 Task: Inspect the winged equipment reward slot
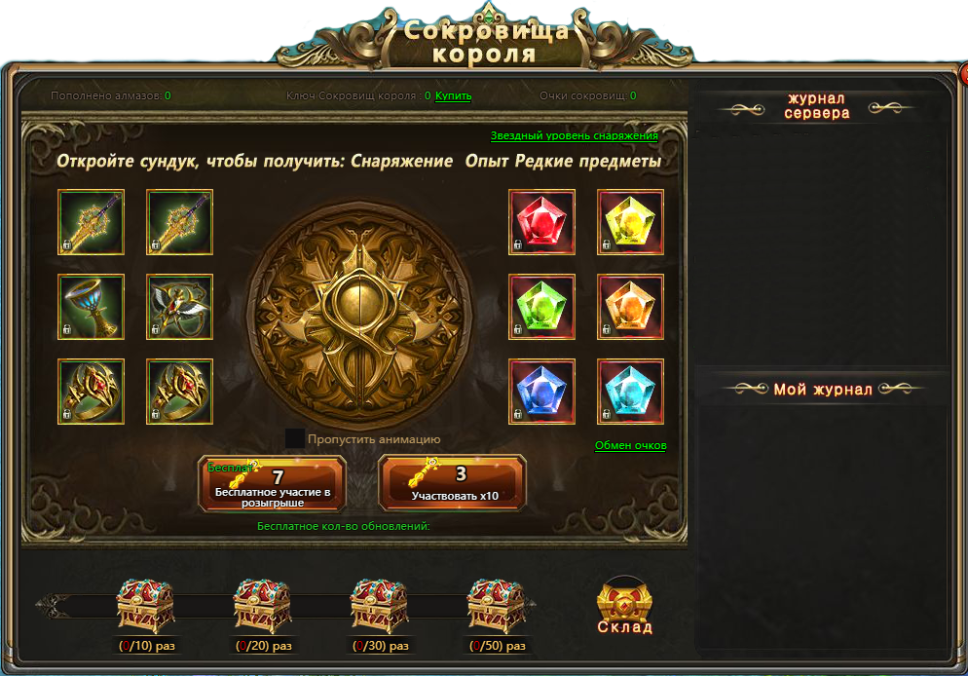[179, 307]
